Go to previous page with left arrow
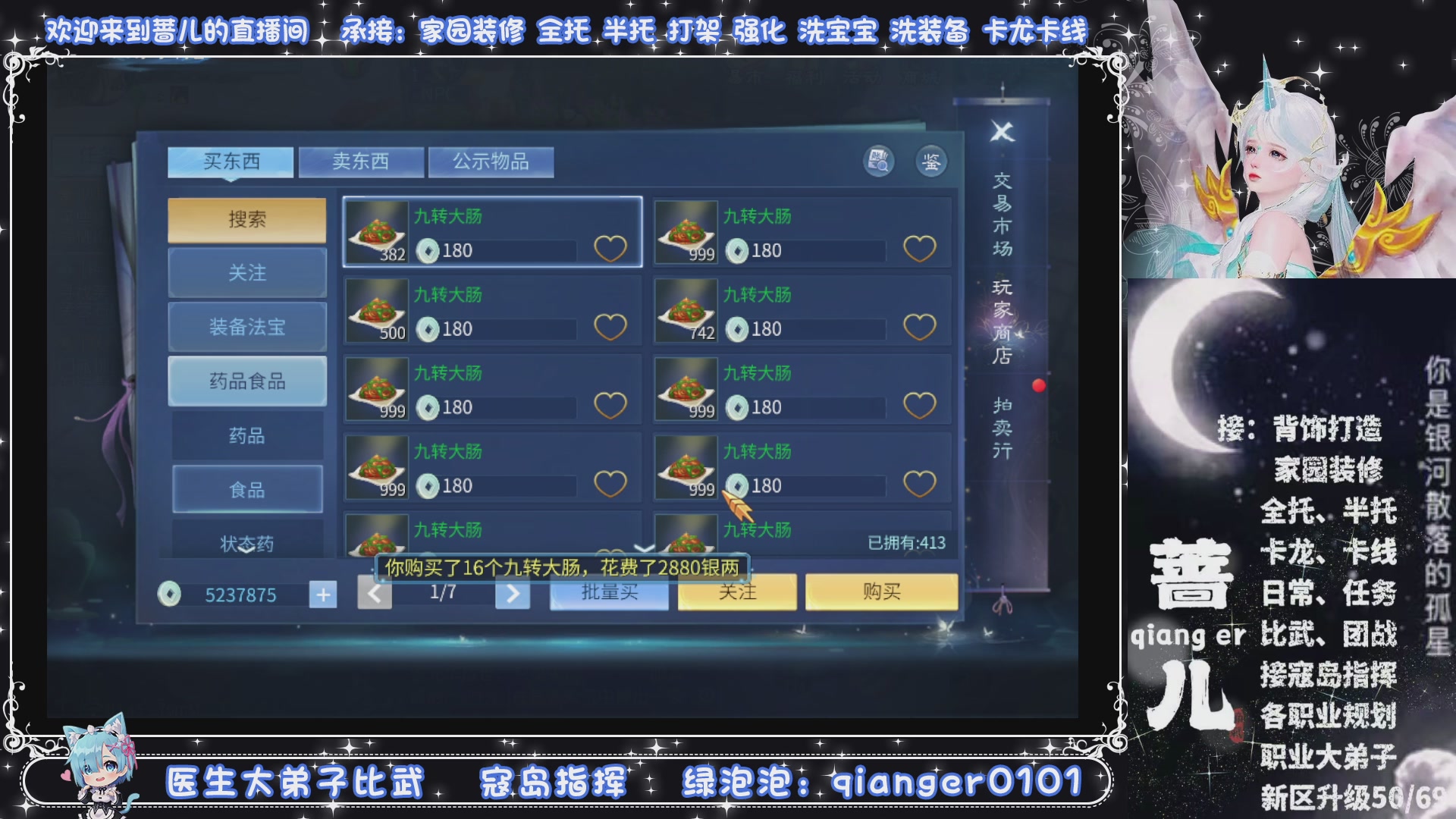This screenshot has width=1456, height=819. point(375,594)
